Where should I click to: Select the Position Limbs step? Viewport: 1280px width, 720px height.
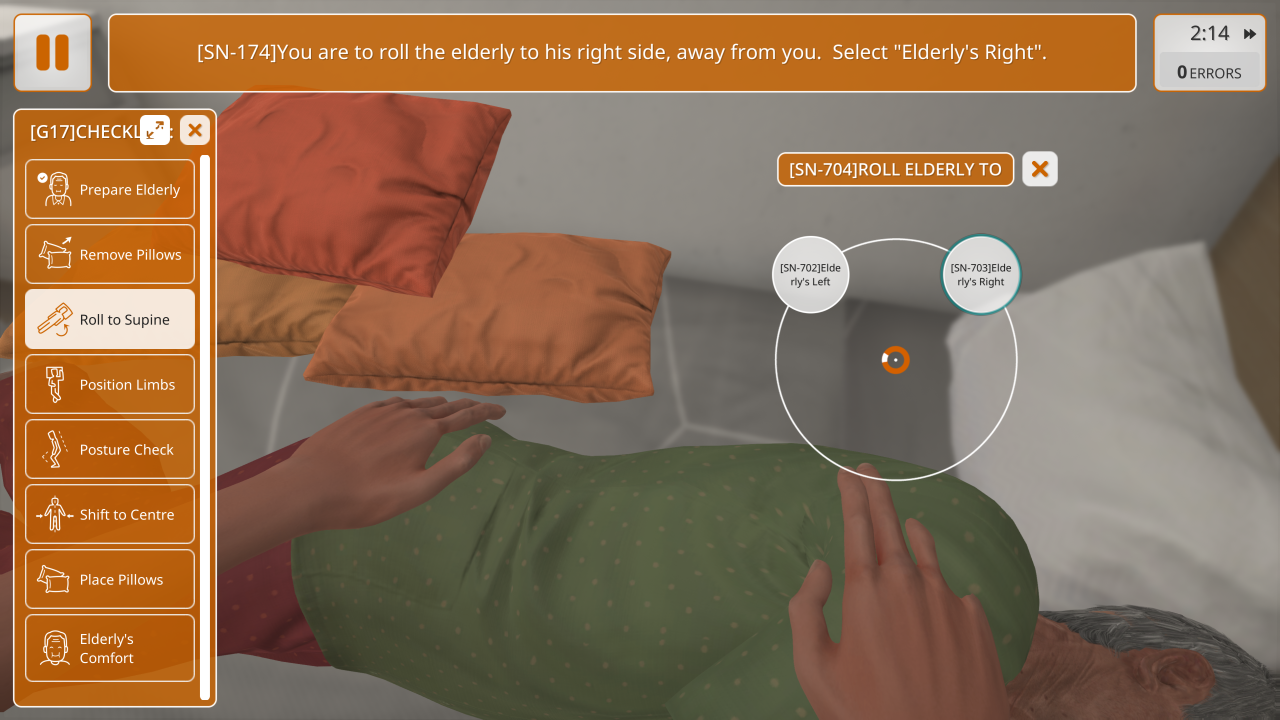click(110, 384)
